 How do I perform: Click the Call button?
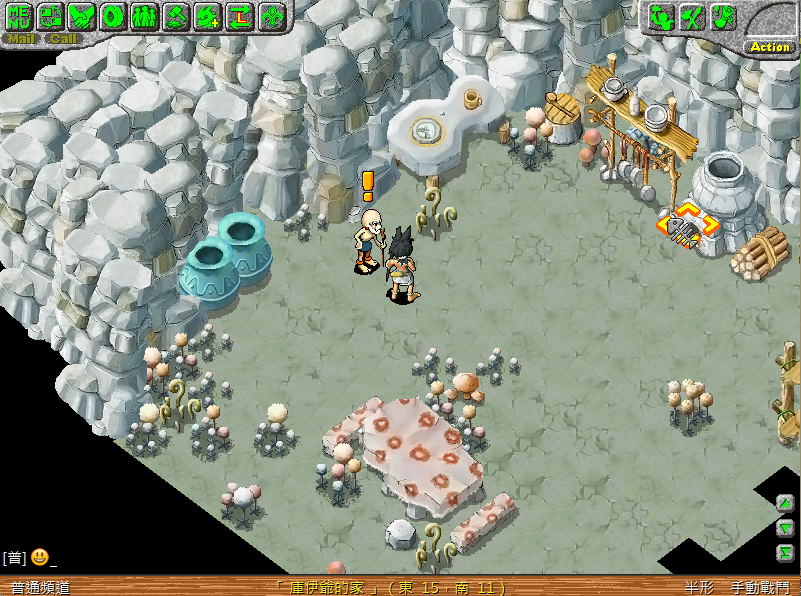[63, 39]
